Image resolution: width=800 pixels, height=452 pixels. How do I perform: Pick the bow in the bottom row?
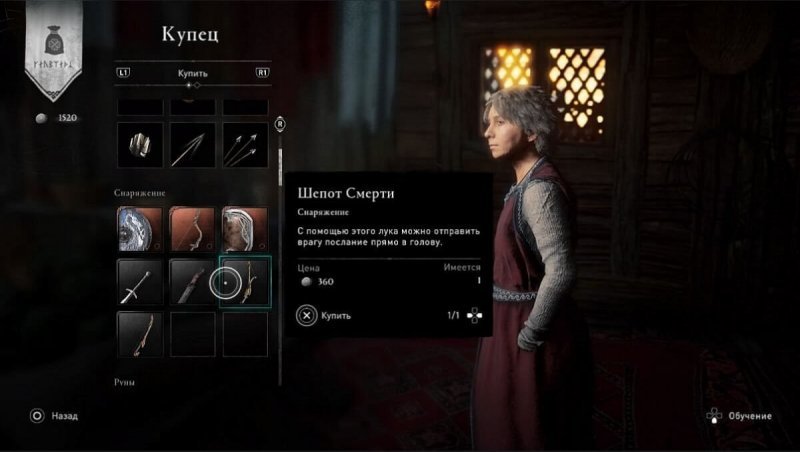click(140, 334)
